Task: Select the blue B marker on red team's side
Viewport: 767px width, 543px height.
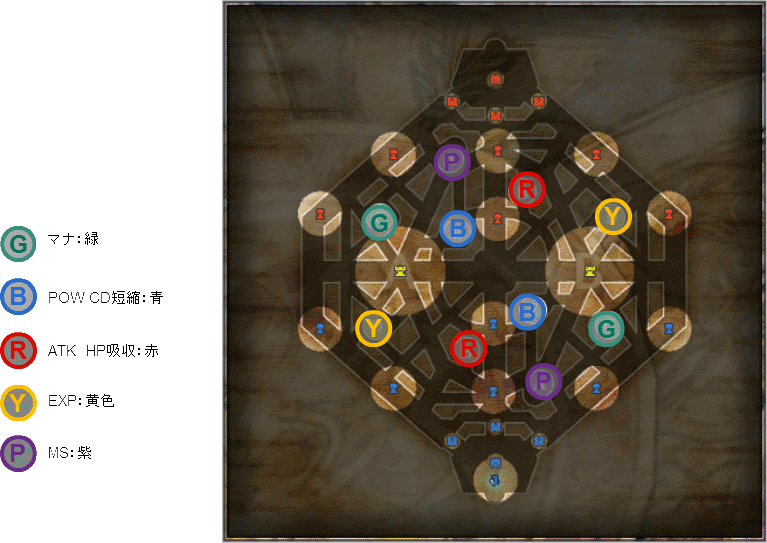Action: click(x=457, y=228)
